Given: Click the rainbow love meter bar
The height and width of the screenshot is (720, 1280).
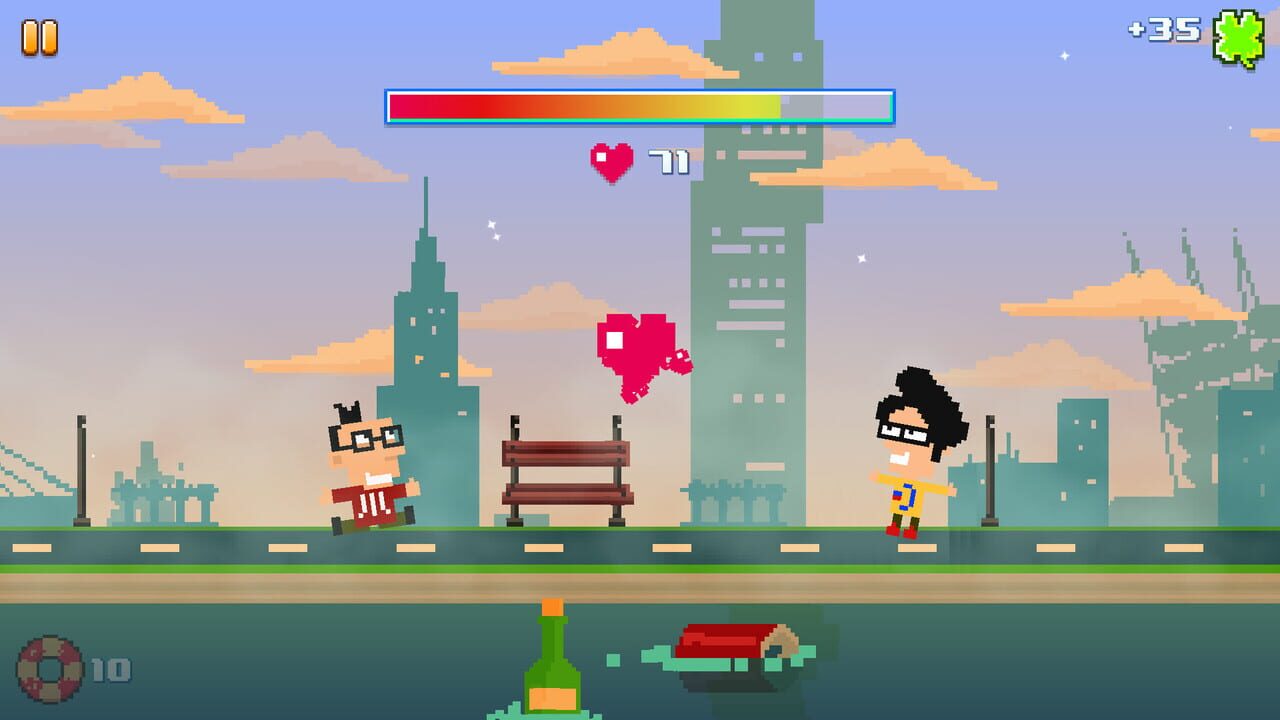Looking at the screenshot, I should tap(635, 103).
